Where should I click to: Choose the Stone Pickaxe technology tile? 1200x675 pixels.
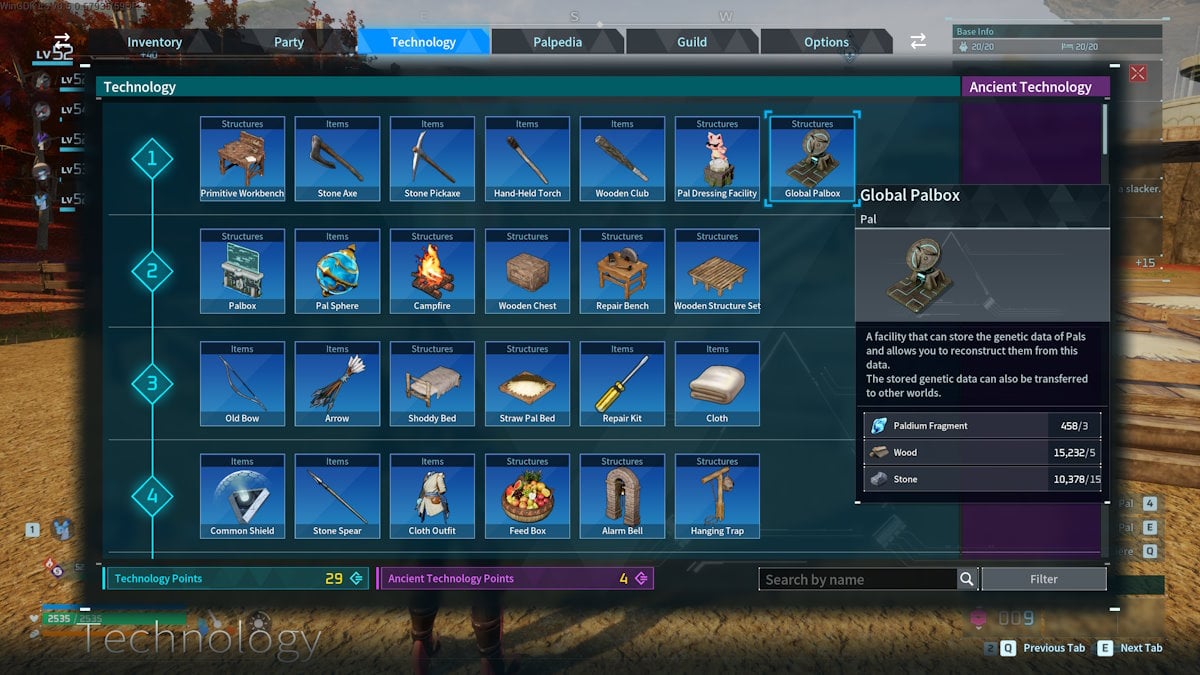pyautogui.click(x=432, y=159)
